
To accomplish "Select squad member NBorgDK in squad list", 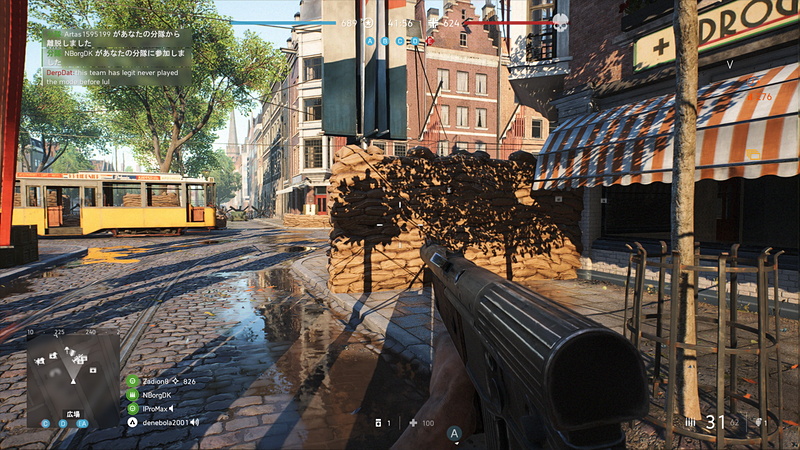I will pyautogui.click(x=157, y=395).
